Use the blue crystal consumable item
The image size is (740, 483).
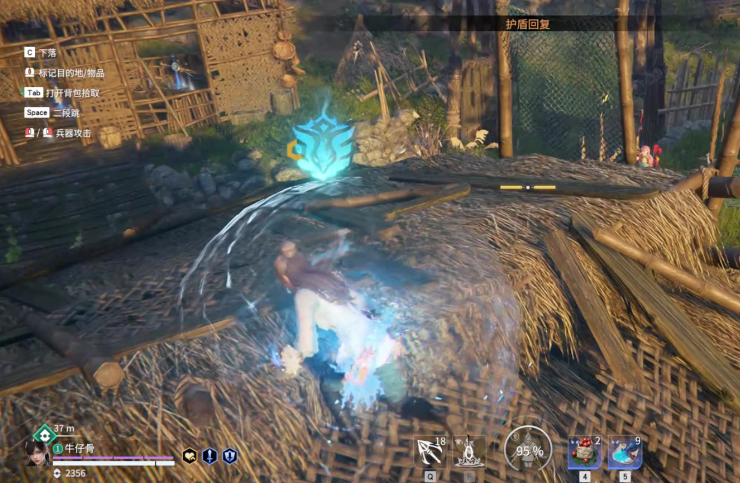coord(625,452)
